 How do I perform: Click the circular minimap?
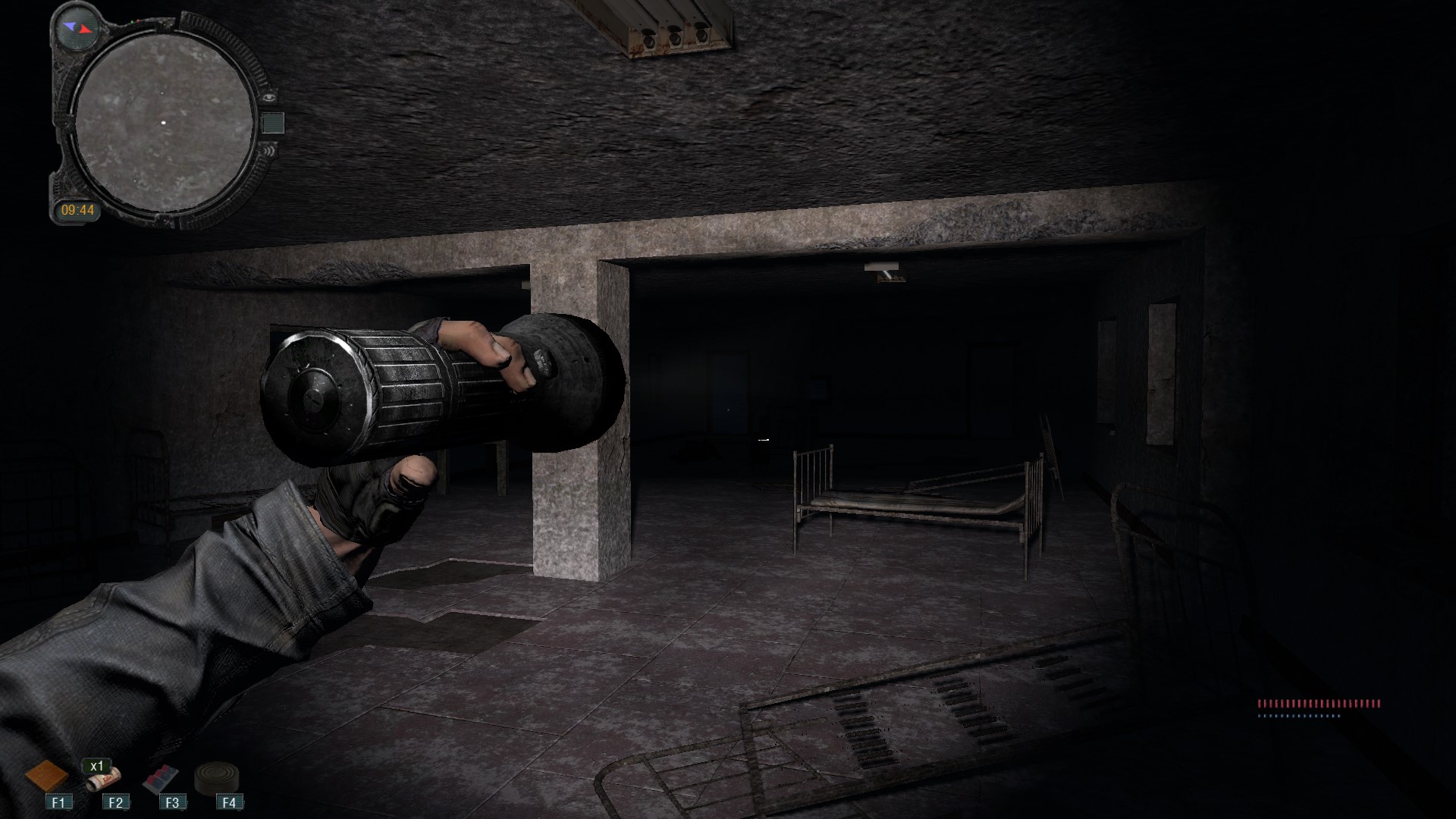(x=165, y=124)
